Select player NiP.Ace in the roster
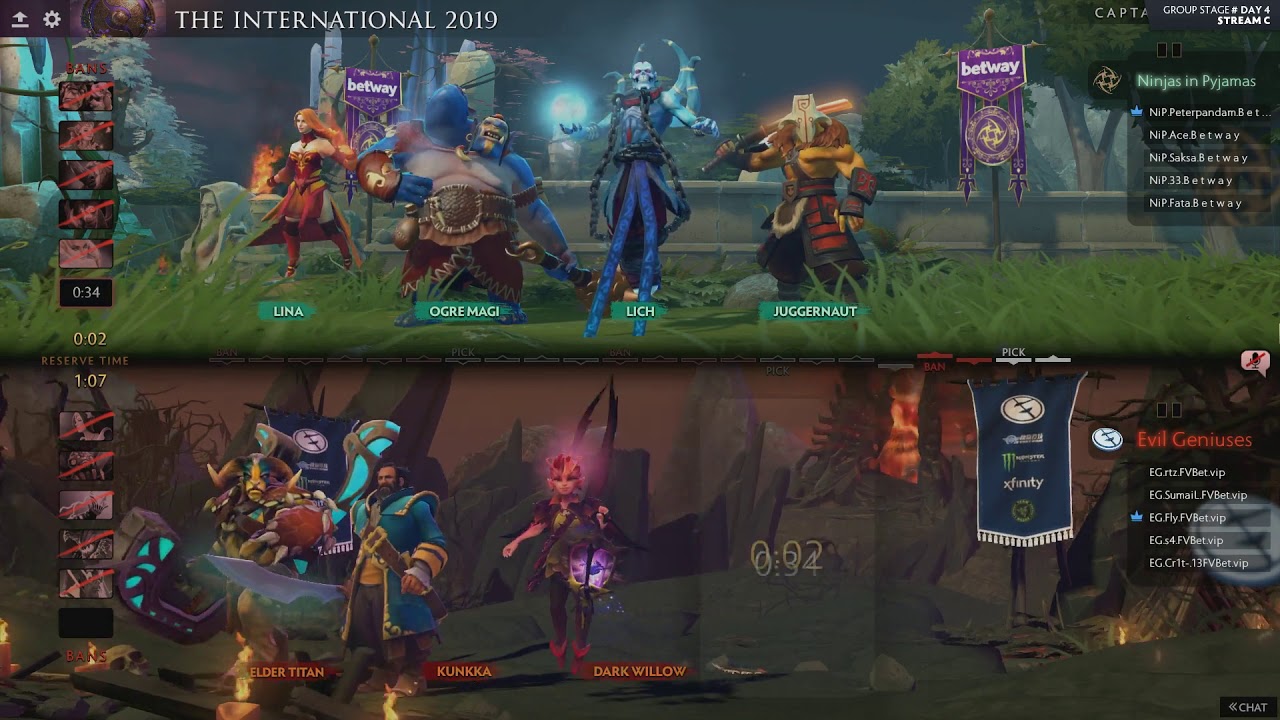Image resolution: width=1280 pixels, height=720 pixels. point(1194,135)
